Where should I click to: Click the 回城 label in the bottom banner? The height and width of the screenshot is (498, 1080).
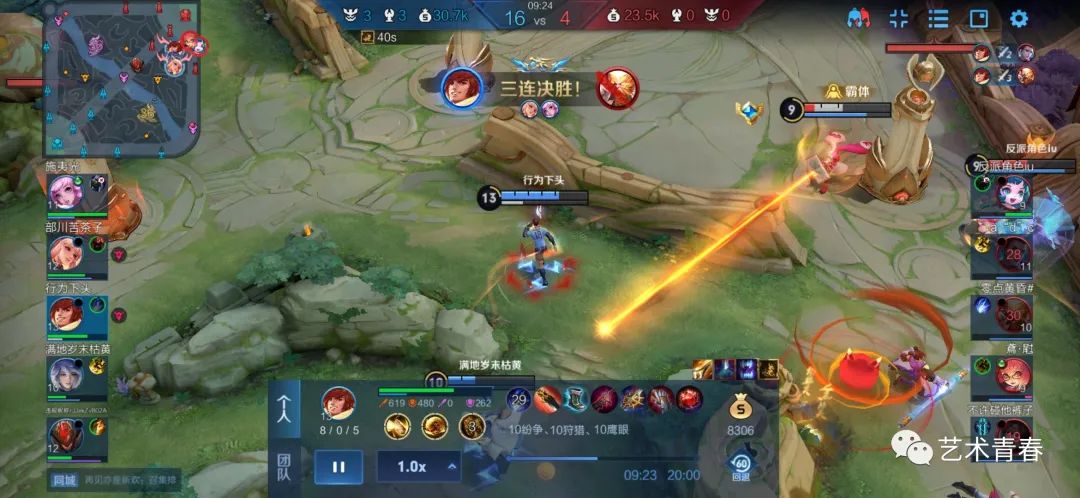tap(65, 481)
